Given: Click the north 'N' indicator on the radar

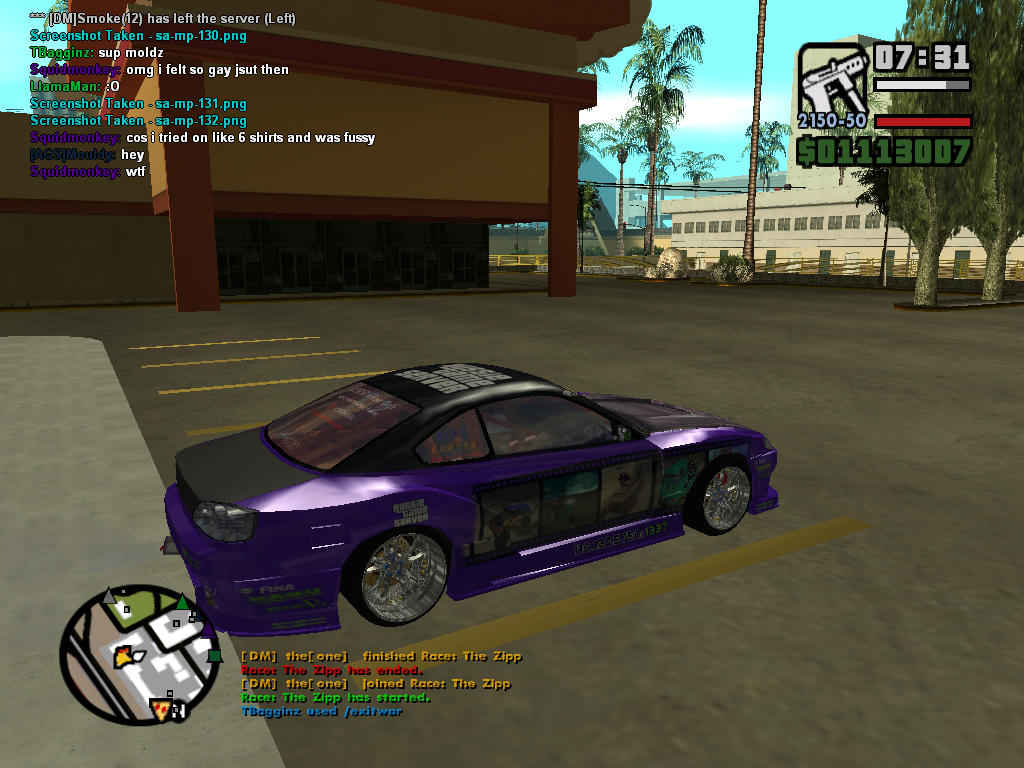Looking at the screenshot, I should [x=181, y=711].
